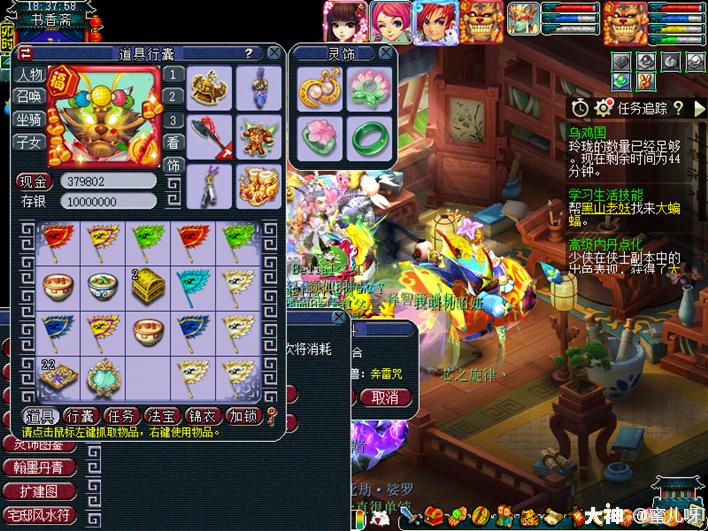
Task: Close the 道具行囊 inventory window
Action: point(273,53)
